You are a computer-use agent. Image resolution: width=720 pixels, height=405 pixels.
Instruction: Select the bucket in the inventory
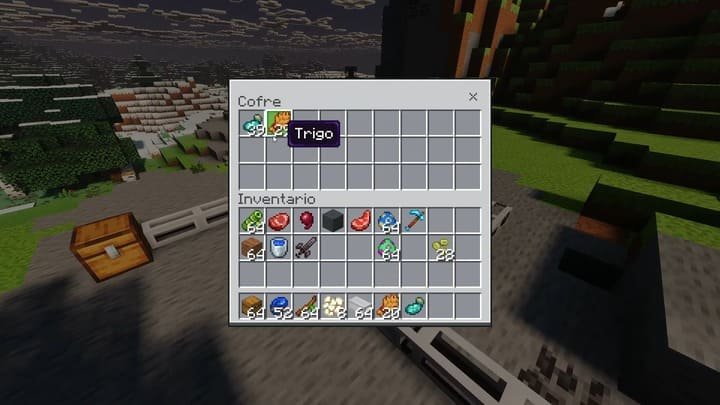click(x=278, y=247)
